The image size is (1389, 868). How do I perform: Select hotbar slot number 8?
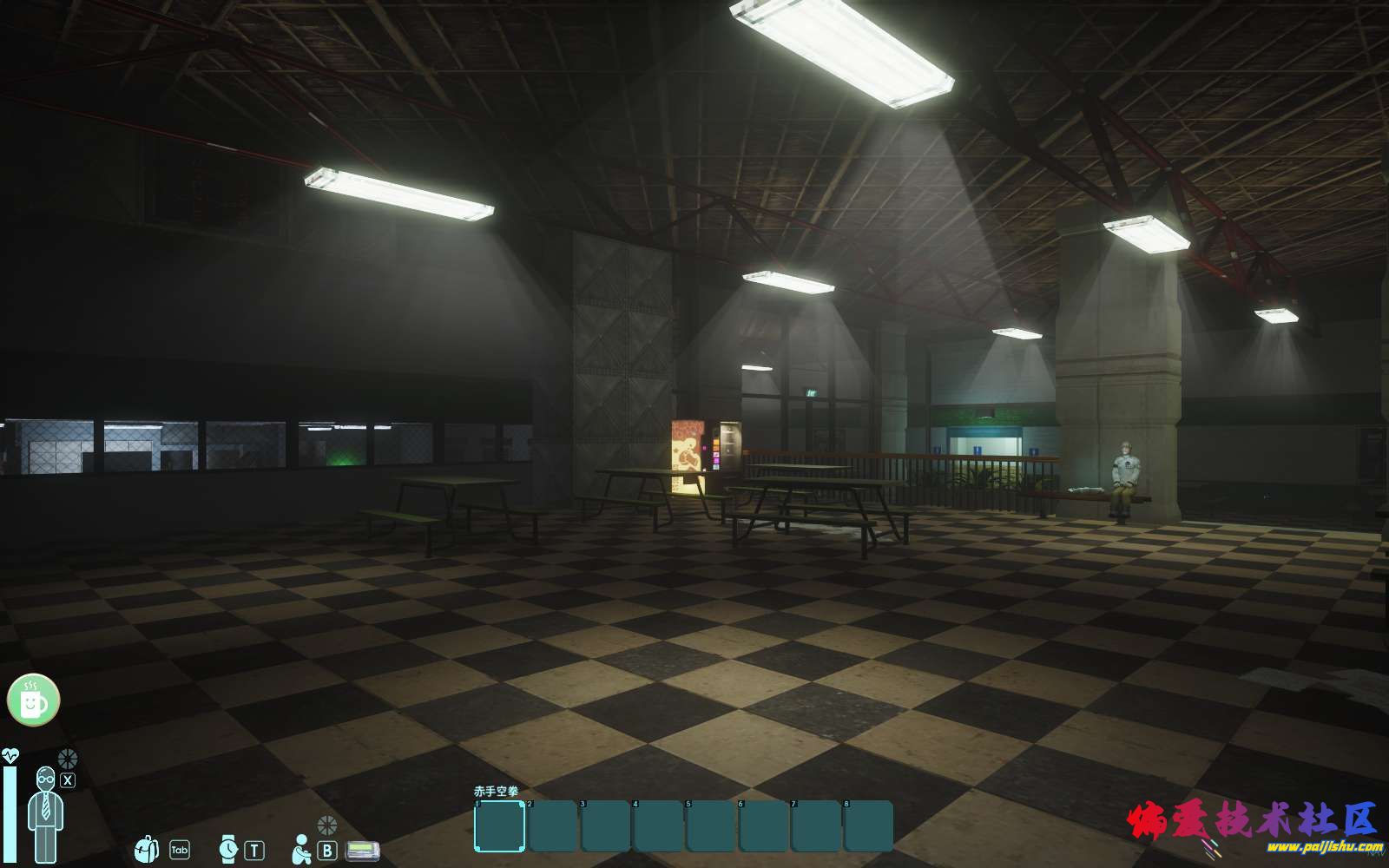(868, 826)
